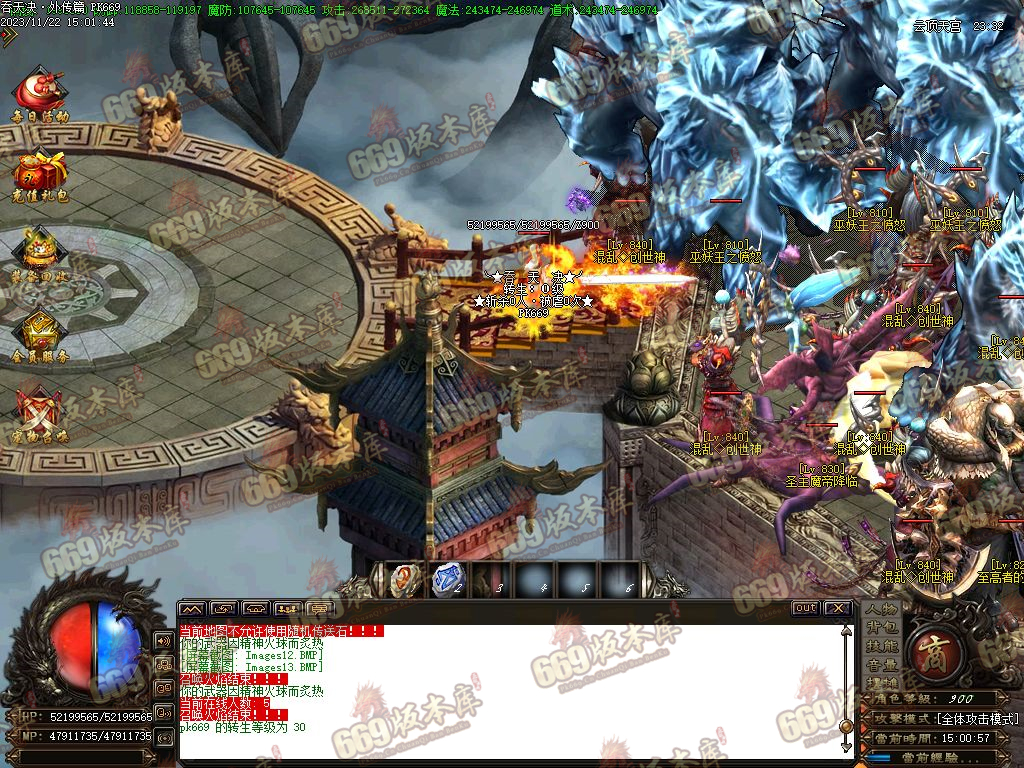1024x768 pixels.
Task: Open the 人物 character panel
Action: [x=881, y=609]
